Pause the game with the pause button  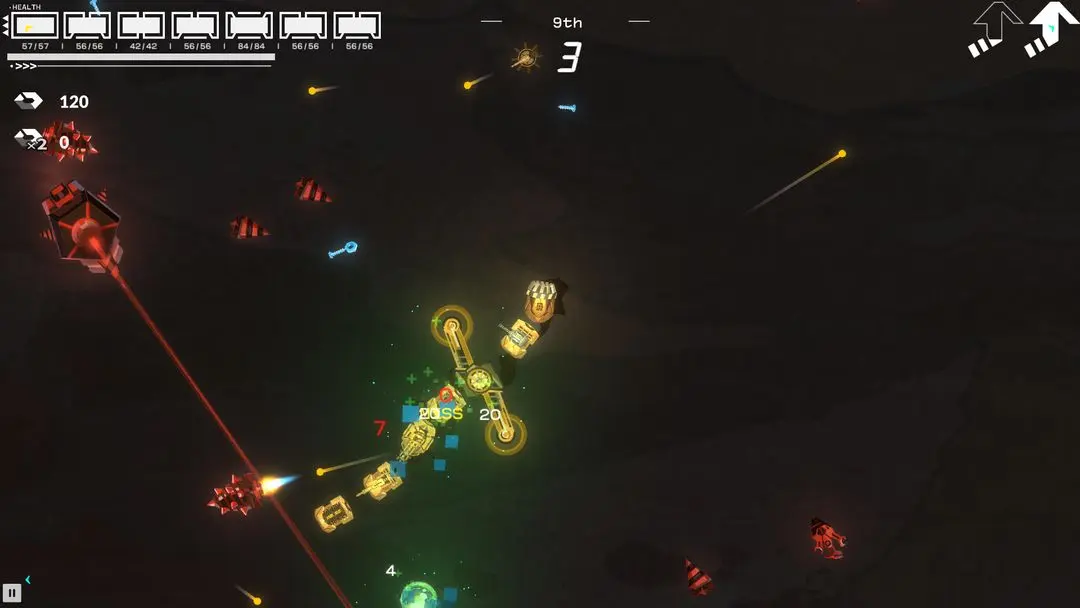[12, 592]
